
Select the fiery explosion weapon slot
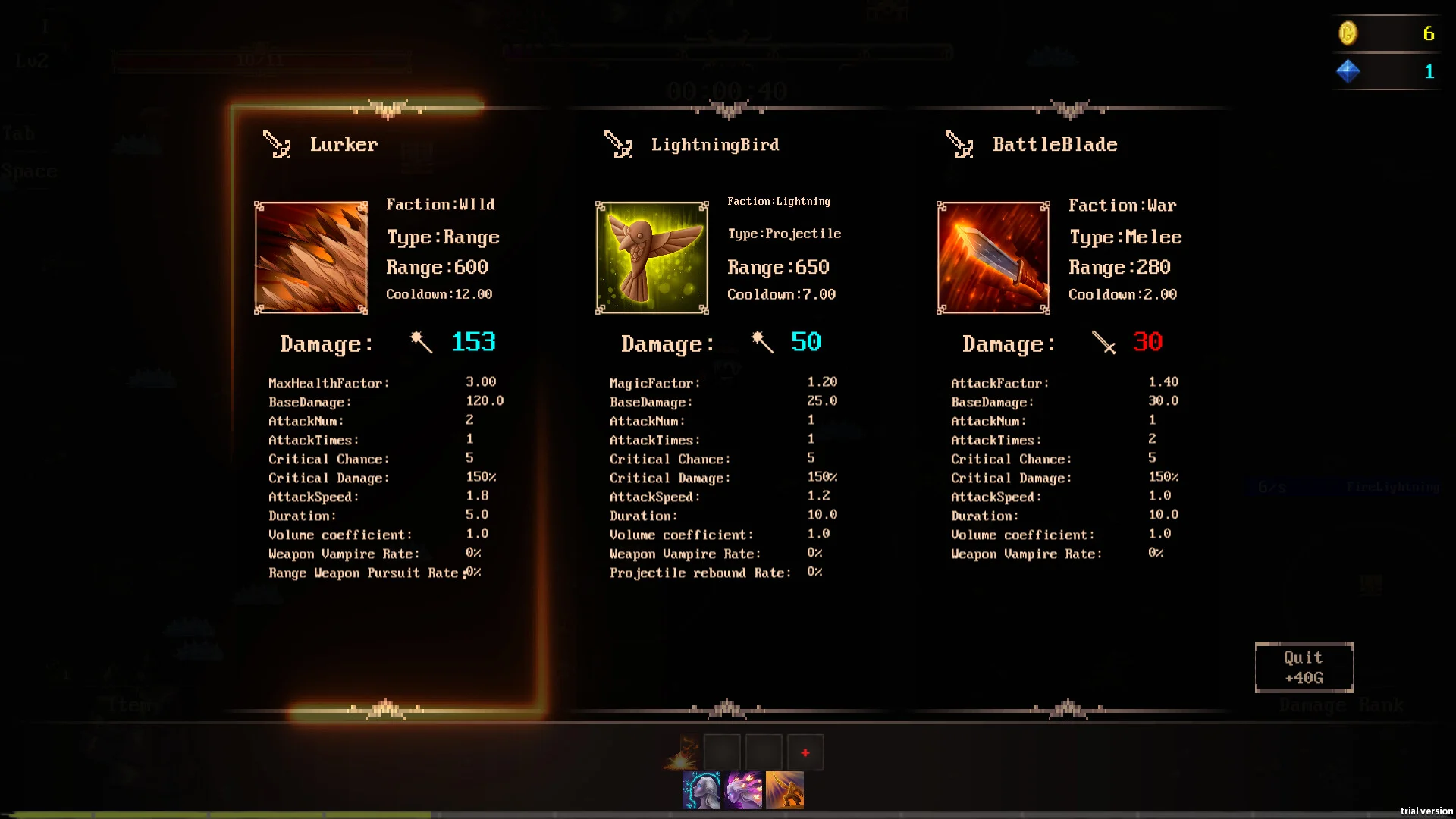[682, 752]
